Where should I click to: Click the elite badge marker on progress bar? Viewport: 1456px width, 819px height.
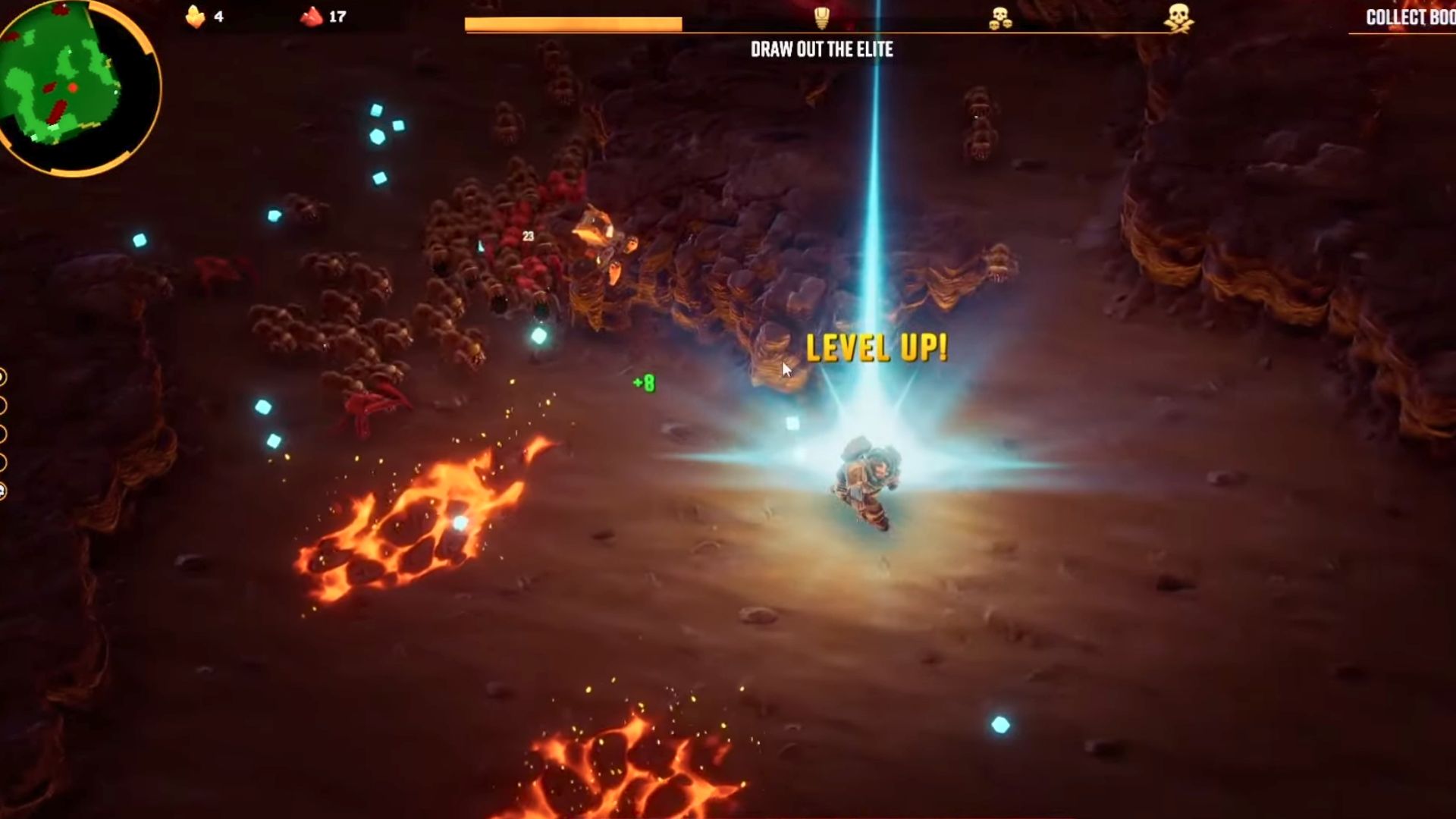(821, 17)
